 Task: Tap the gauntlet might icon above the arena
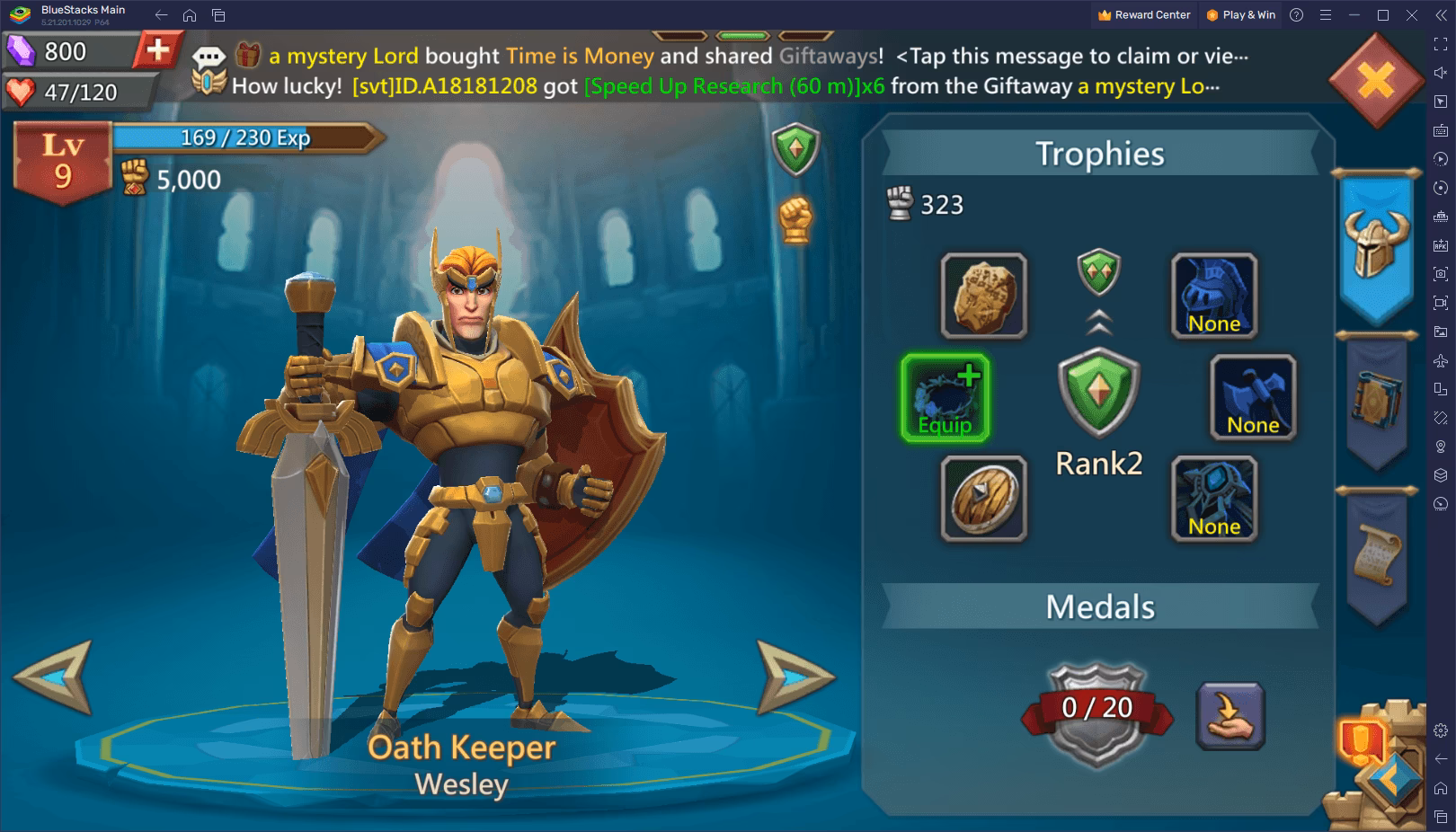[795, 218]
